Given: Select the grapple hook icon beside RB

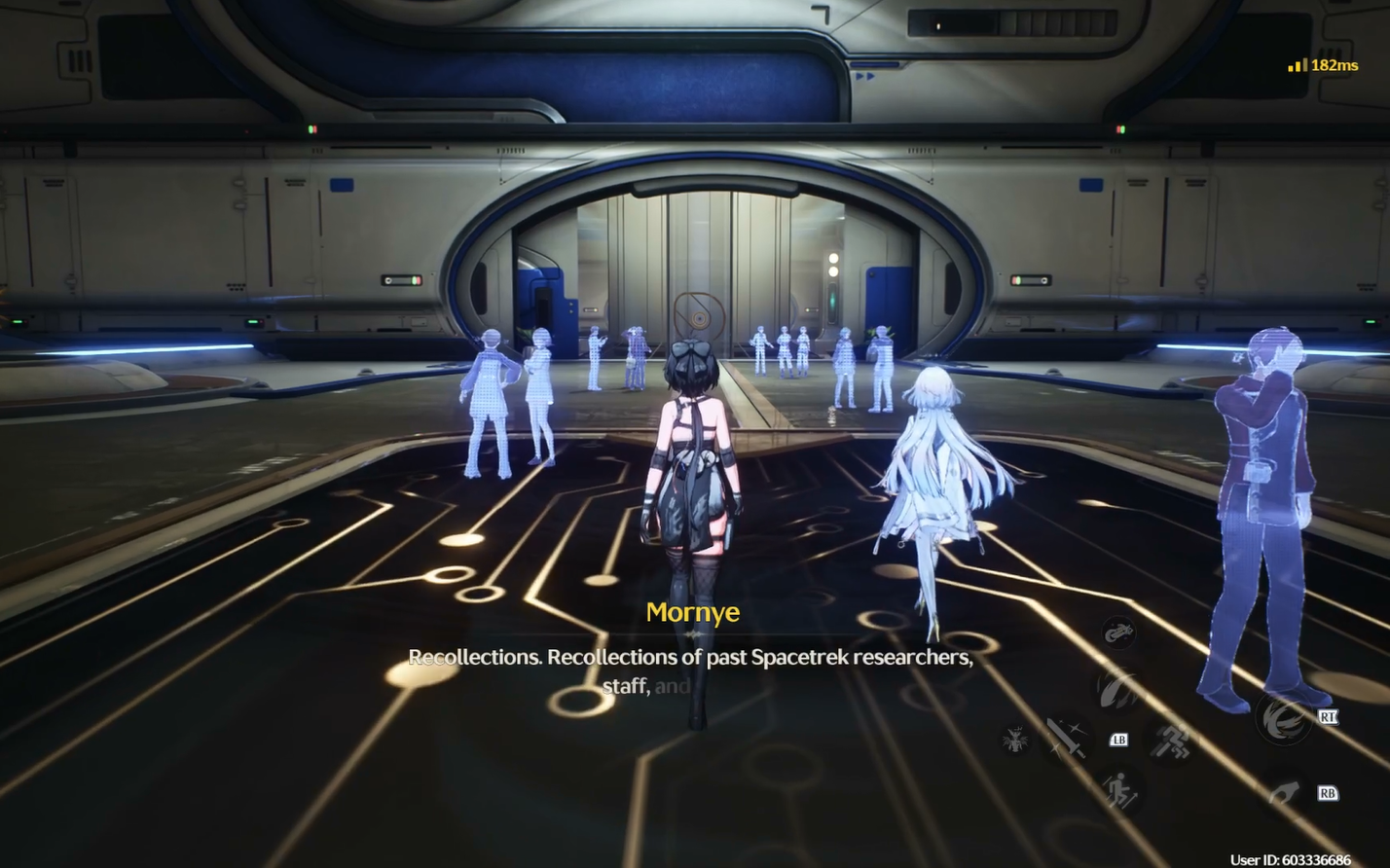Looking at the screenshot, I should pyautogui.click(x=1284, y=791).
